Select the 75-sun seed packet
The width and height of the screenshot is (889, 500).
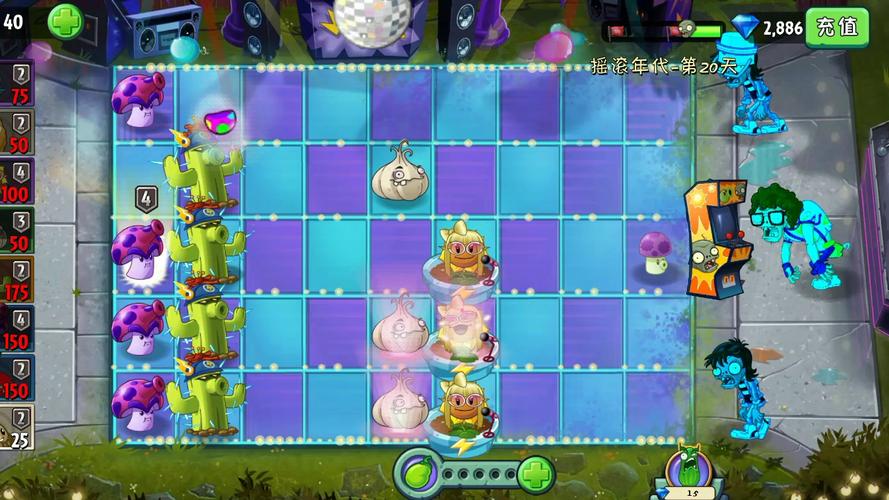[17, 83]
